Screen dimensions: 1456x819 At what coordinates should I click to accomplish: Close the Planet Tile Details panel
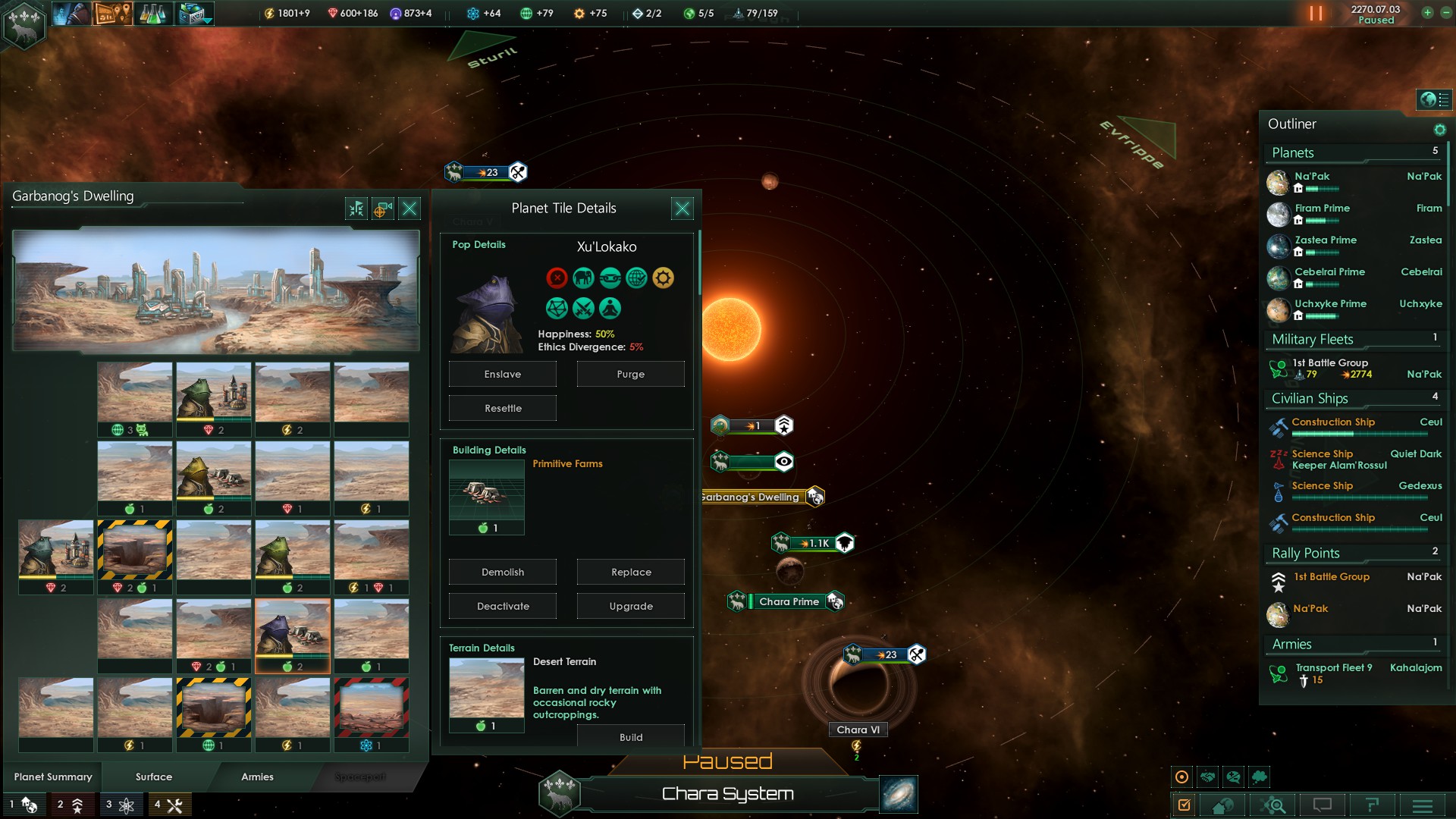coord(682,209)
